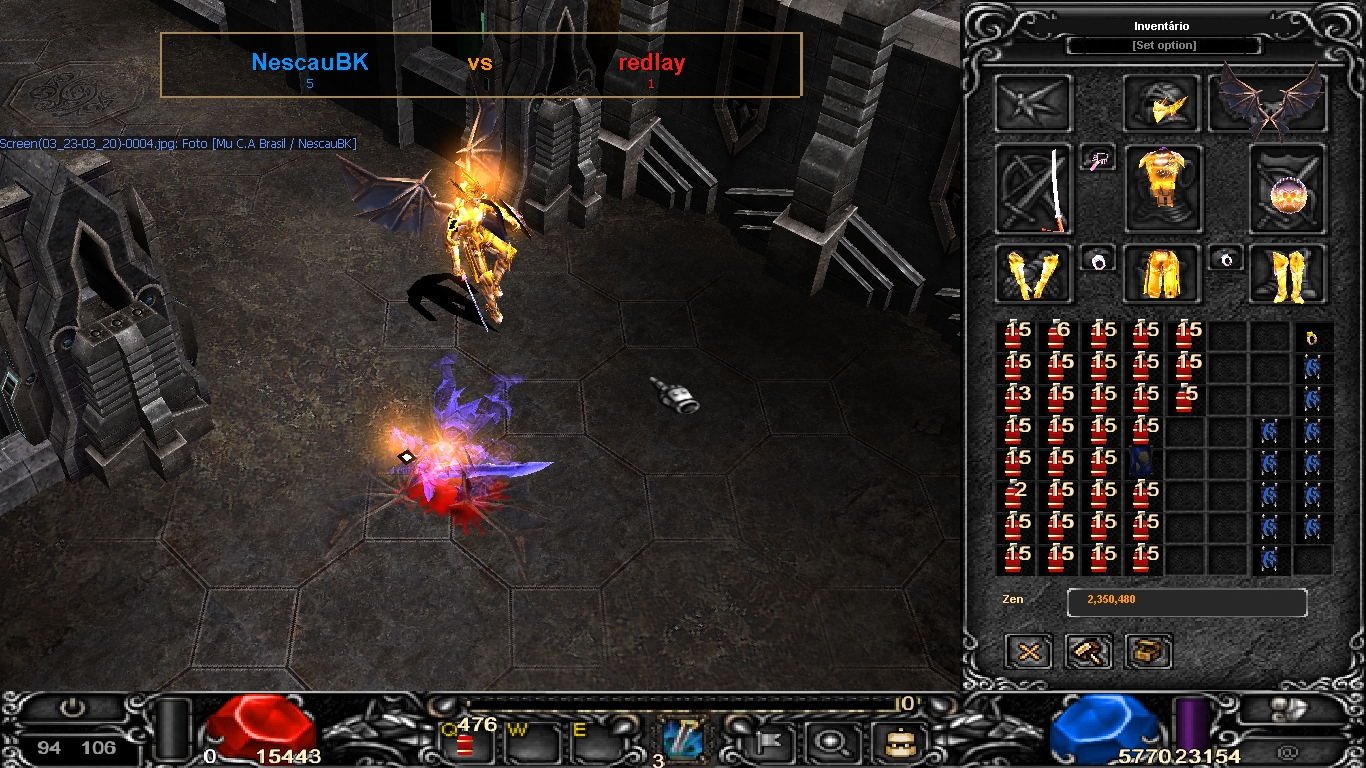Click the Set option label

click(1164, 46)
